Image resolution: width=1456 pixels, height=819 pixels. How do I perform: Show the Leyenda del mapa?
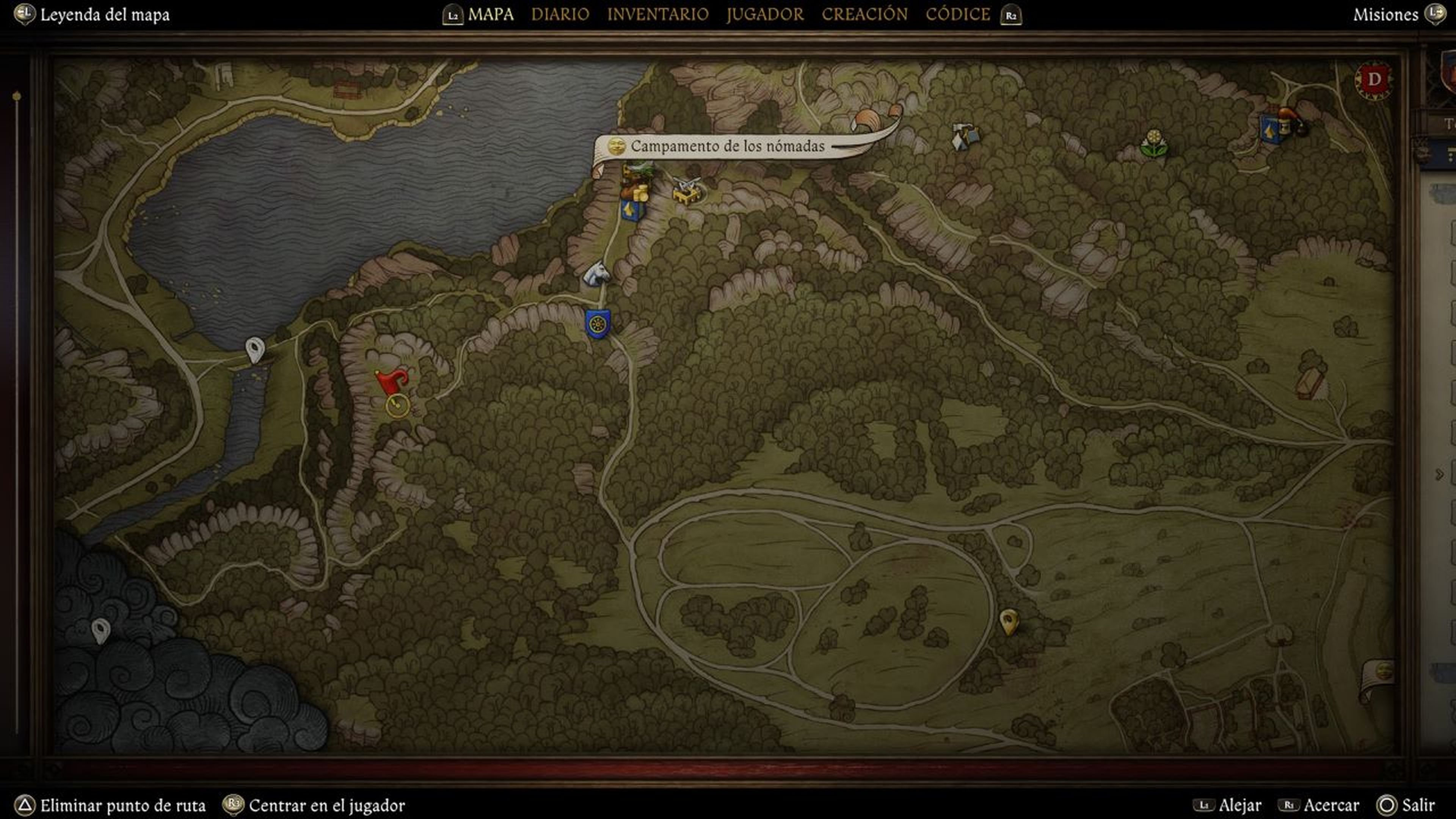click(104, 15)
